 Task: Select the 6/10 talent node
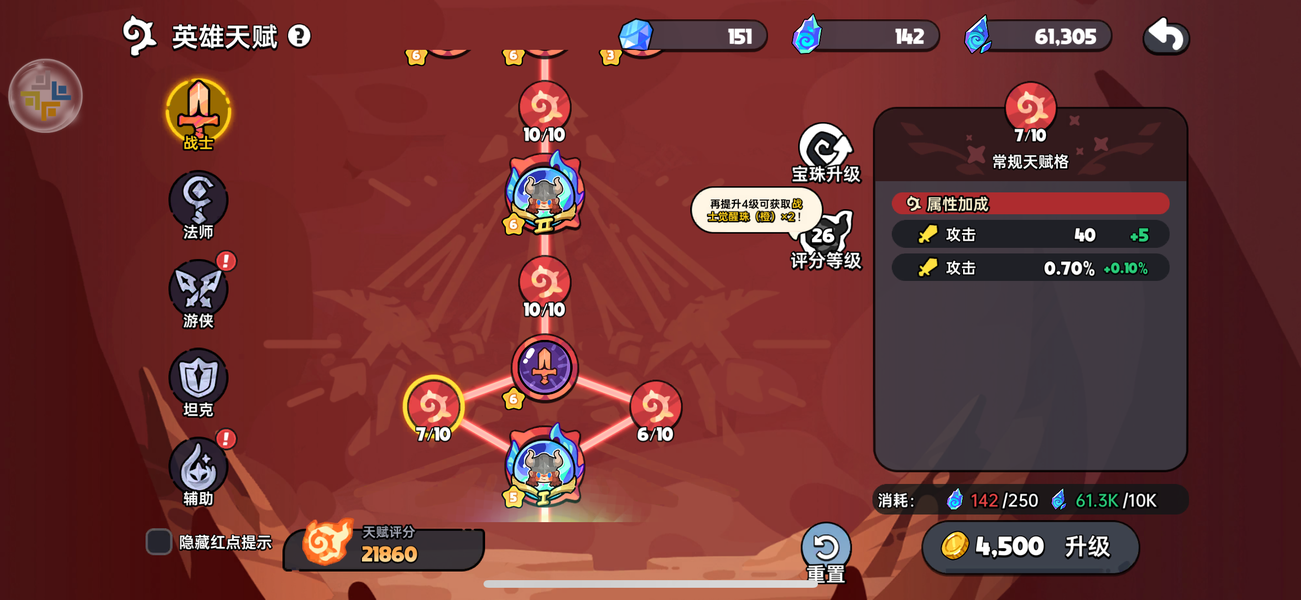(656, 406)
